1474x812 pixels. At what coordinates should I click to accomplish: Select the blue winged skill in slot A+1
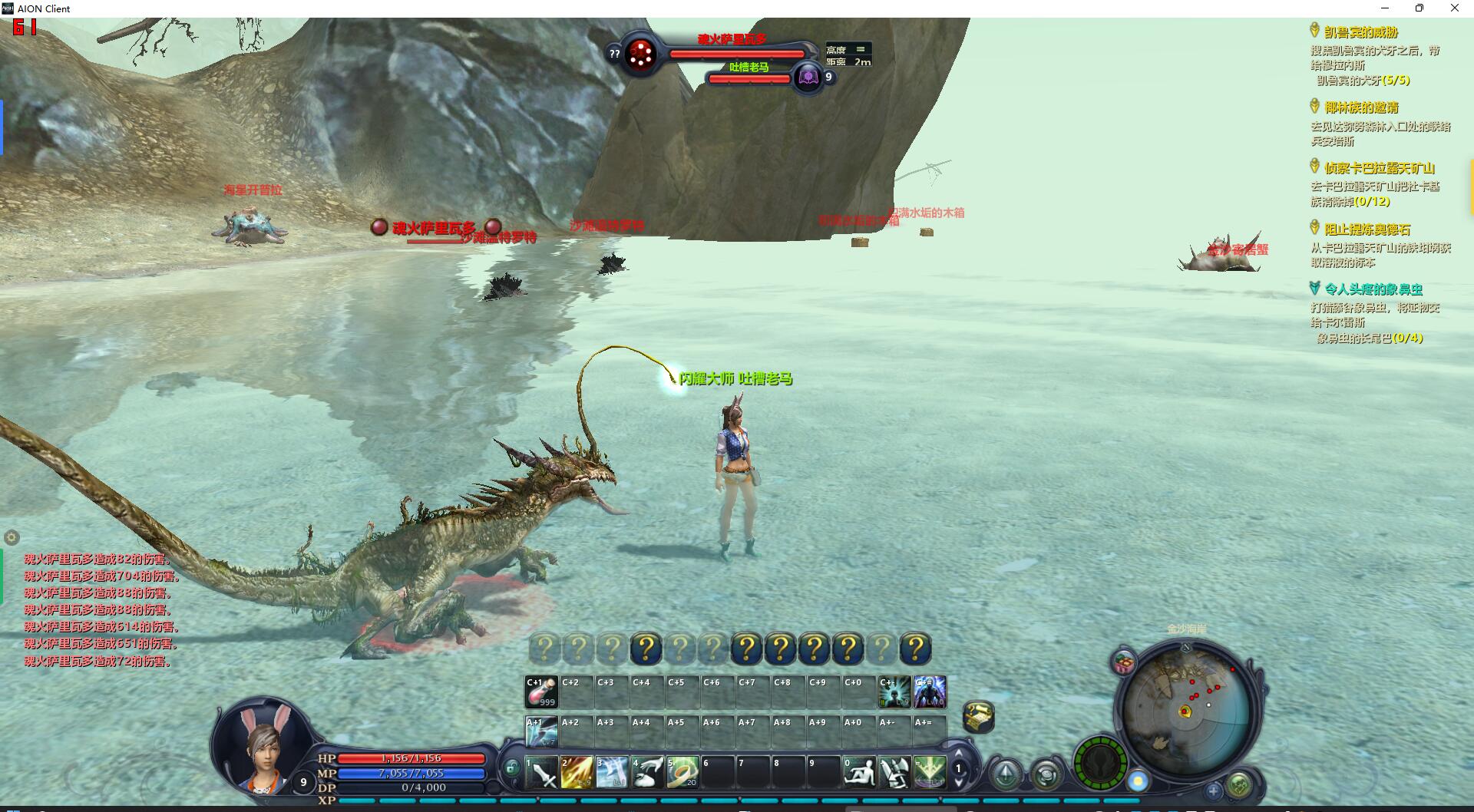tap(541, 732)
